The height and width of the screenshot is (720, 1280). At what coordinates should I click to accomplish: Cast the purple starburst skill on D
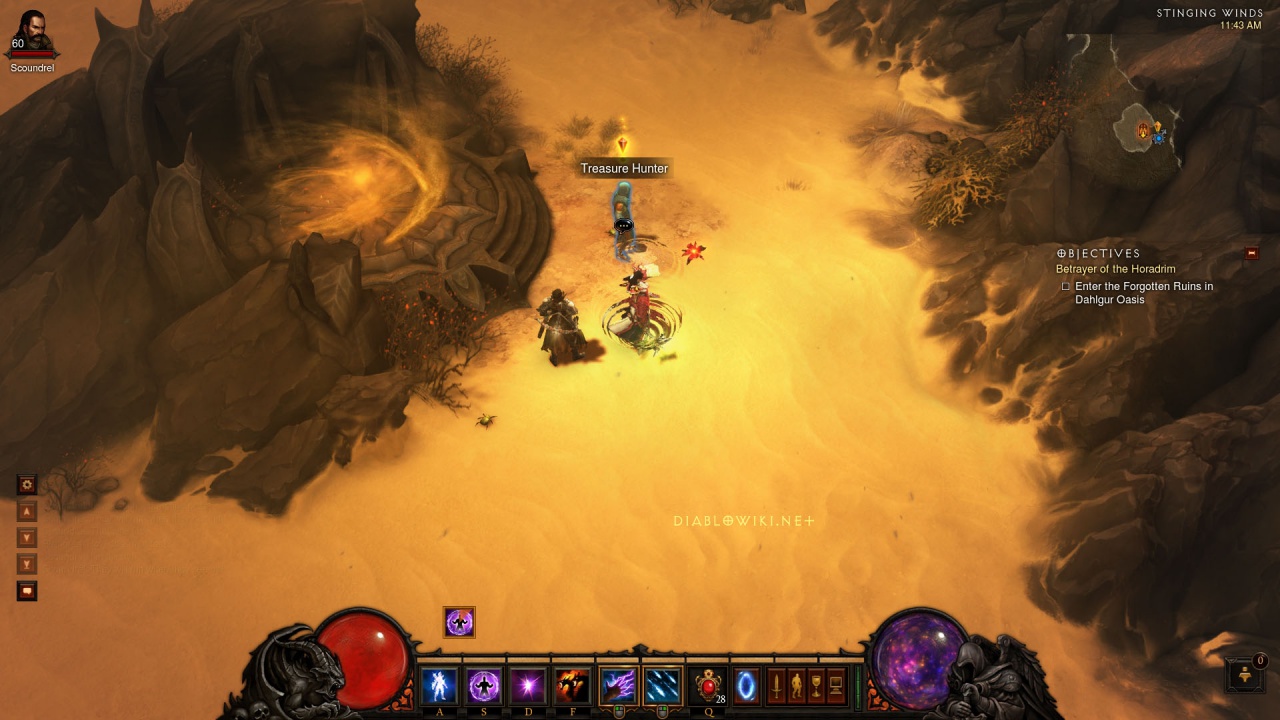[x=528, y=686]
